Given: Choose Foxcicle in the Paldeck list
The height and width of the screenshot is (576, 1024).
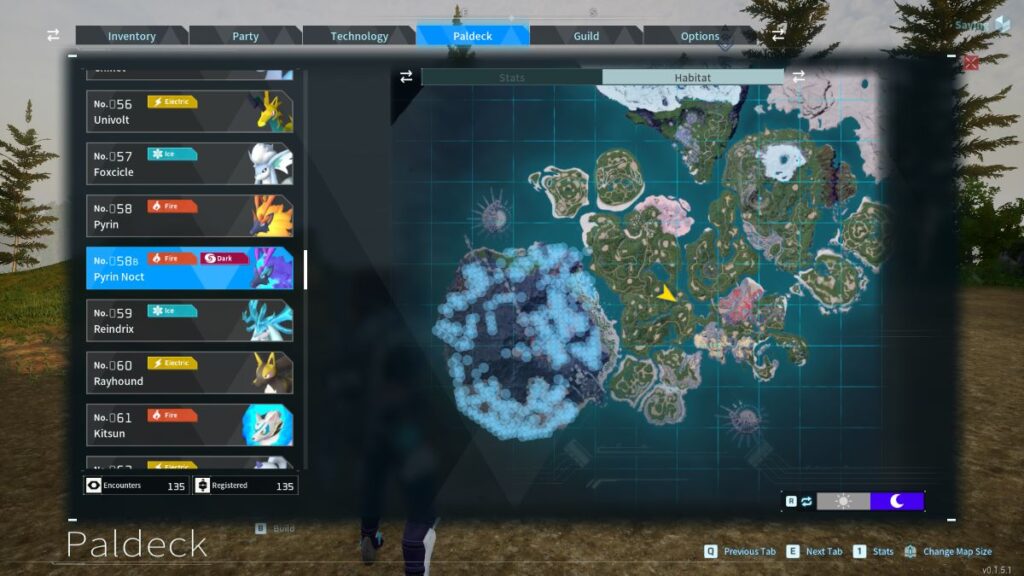Looking at the screenshot, I should [x=189, y=163].
